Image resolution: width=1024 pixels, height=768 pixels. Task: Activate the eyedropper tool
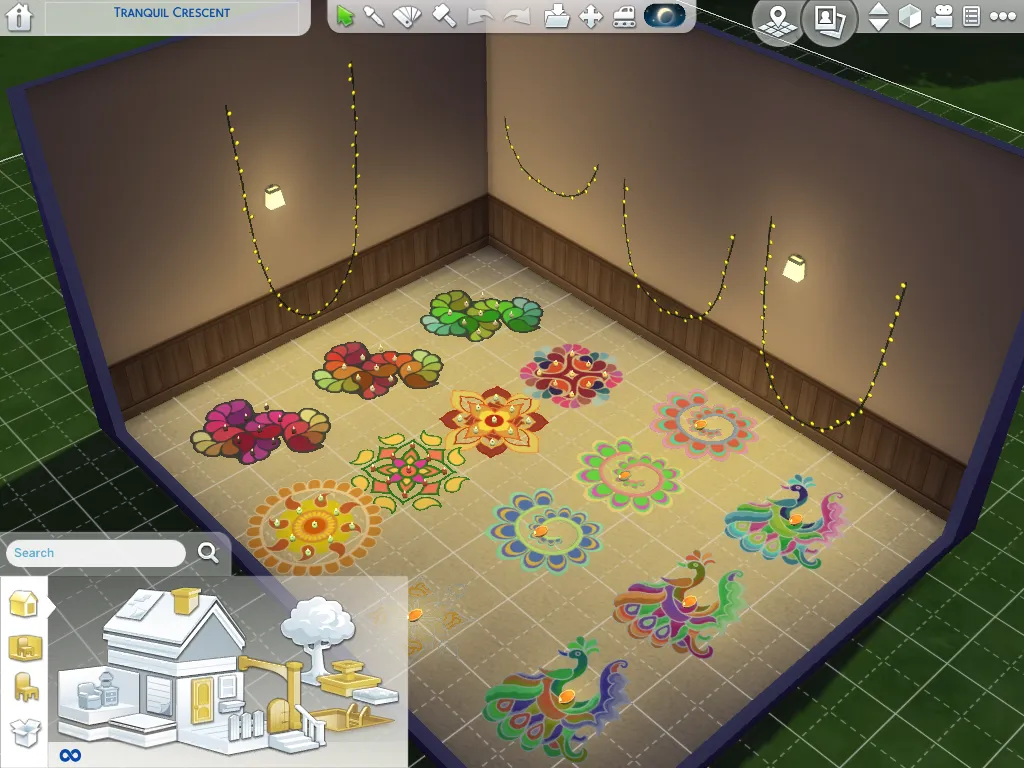coord(374,16)
